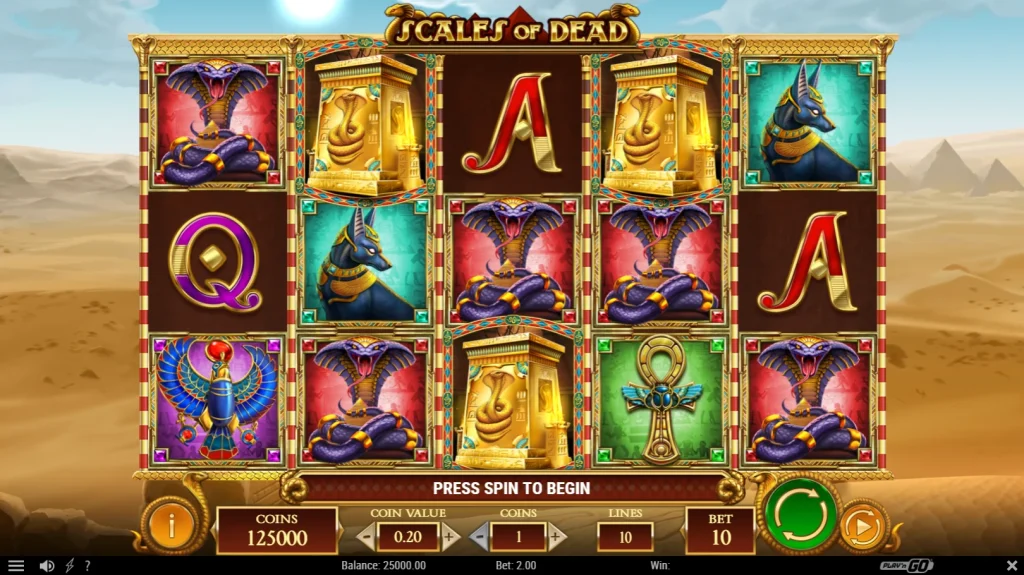Image resolution: width=1024 pixels, height=575 pixels.
Task: Open the hamburger menu in the bottom bar
Action: tap(15, 566)
